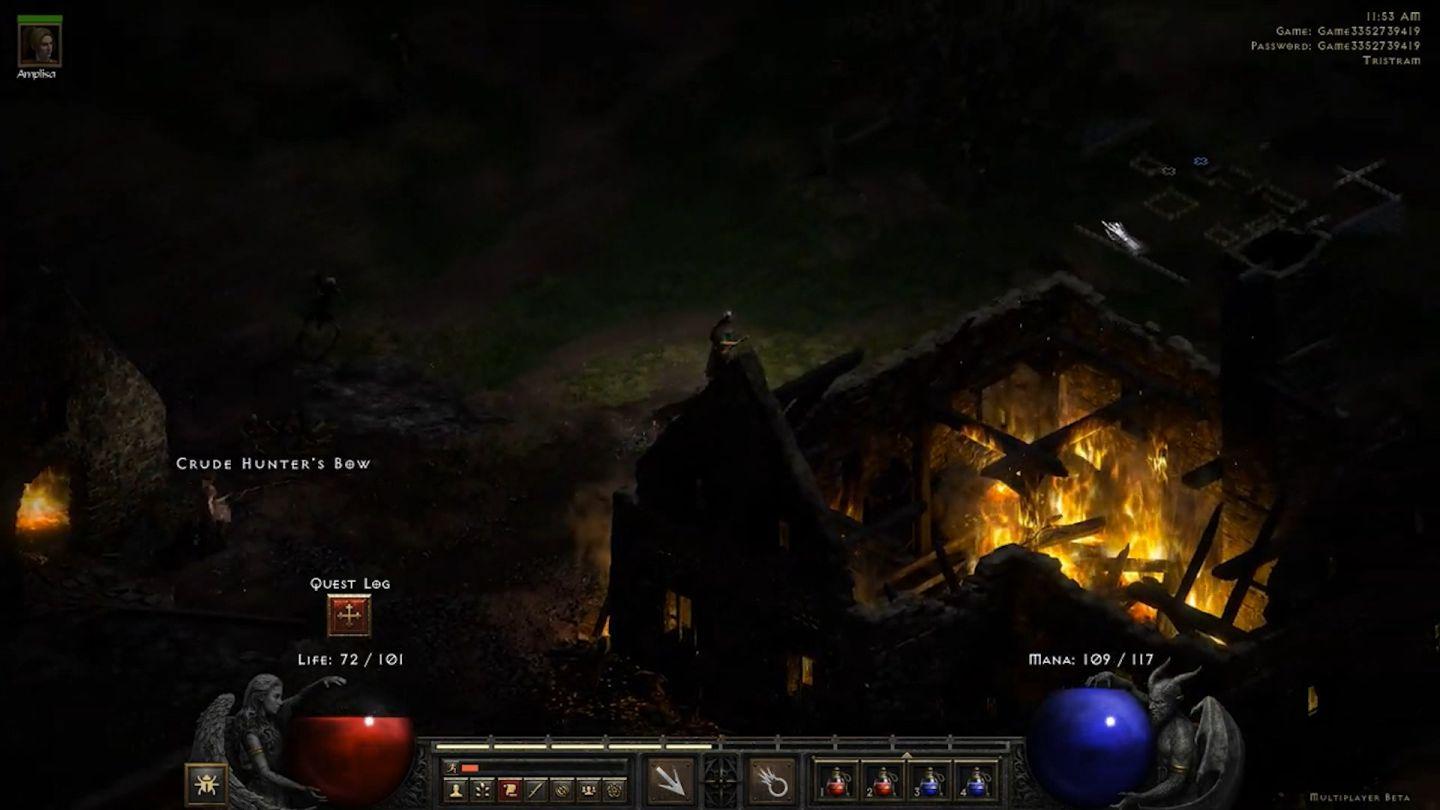Image resolution: width=1440 pixels, height=810 pixels.
Task: Click the diagonal line mini-panel button
Action: 536,790
